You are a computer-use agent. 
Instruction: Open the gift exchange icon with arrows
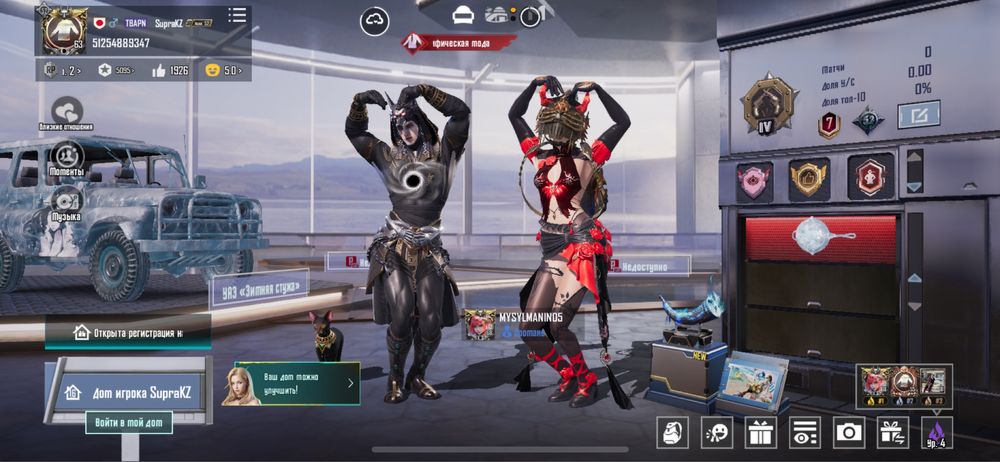893,432
